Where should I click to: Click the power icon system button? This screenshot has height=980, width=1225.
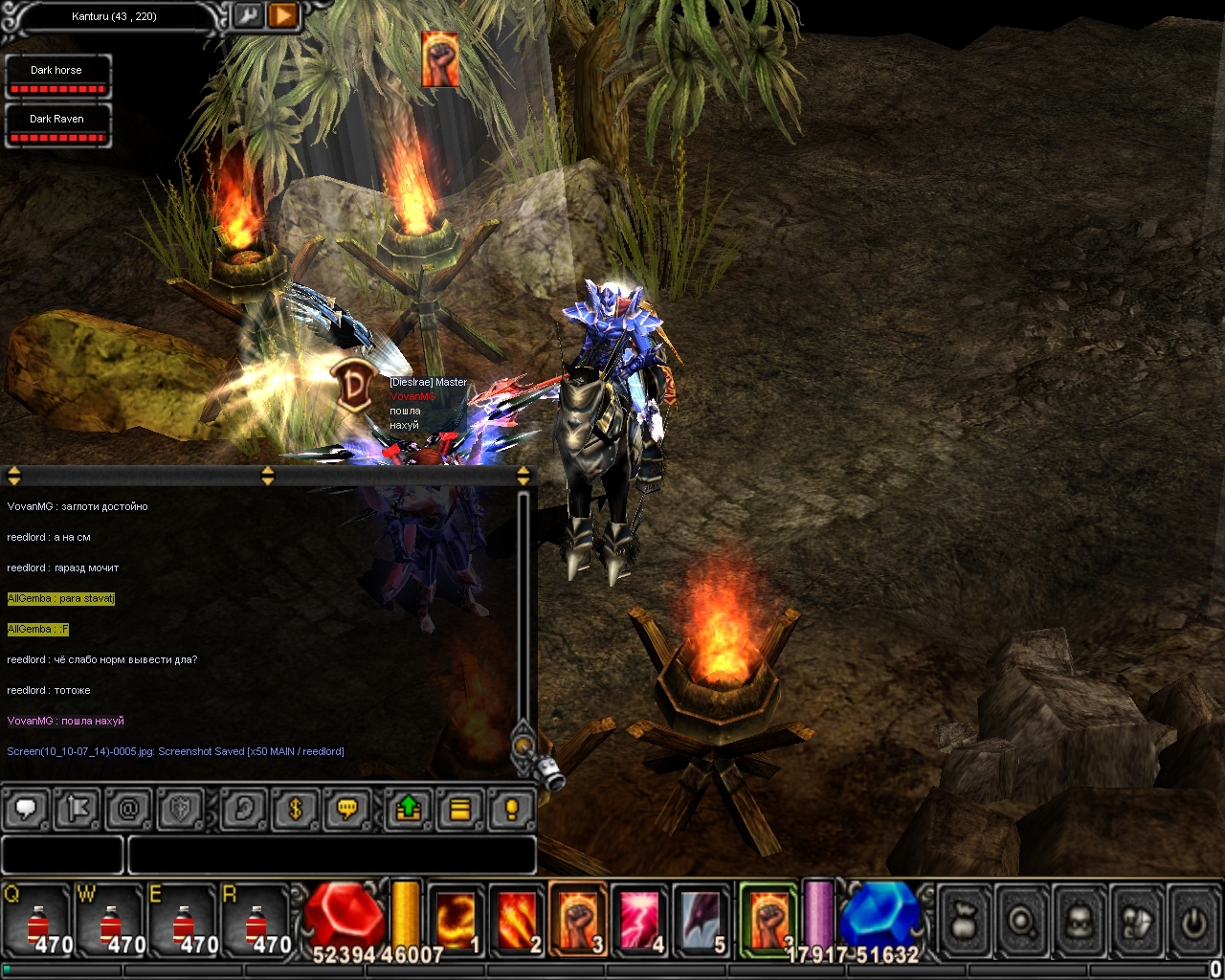click(x=1193, y=921)
